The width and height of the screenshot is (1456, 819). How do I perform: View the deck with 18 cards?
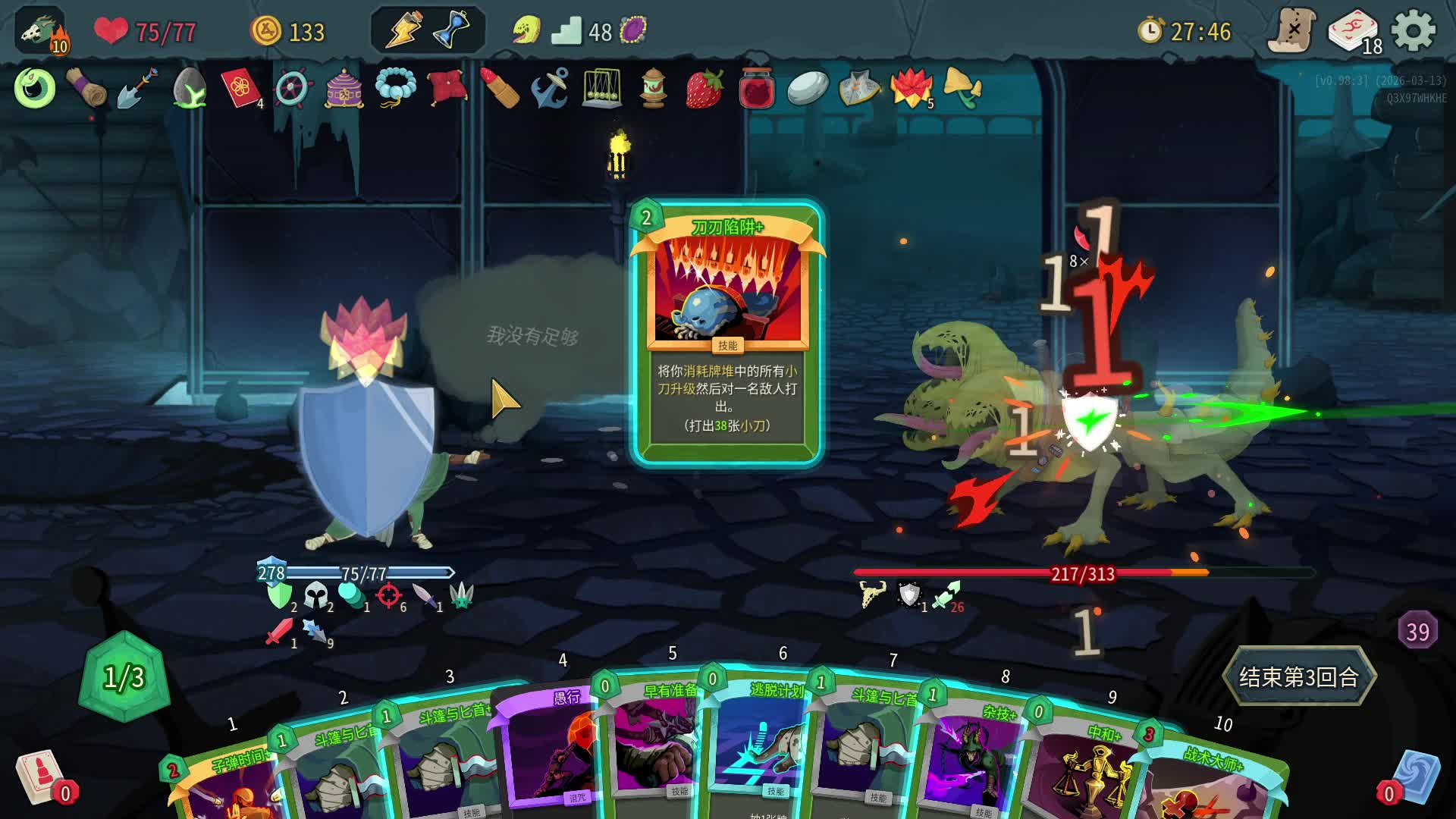(x=1354, y=33)
